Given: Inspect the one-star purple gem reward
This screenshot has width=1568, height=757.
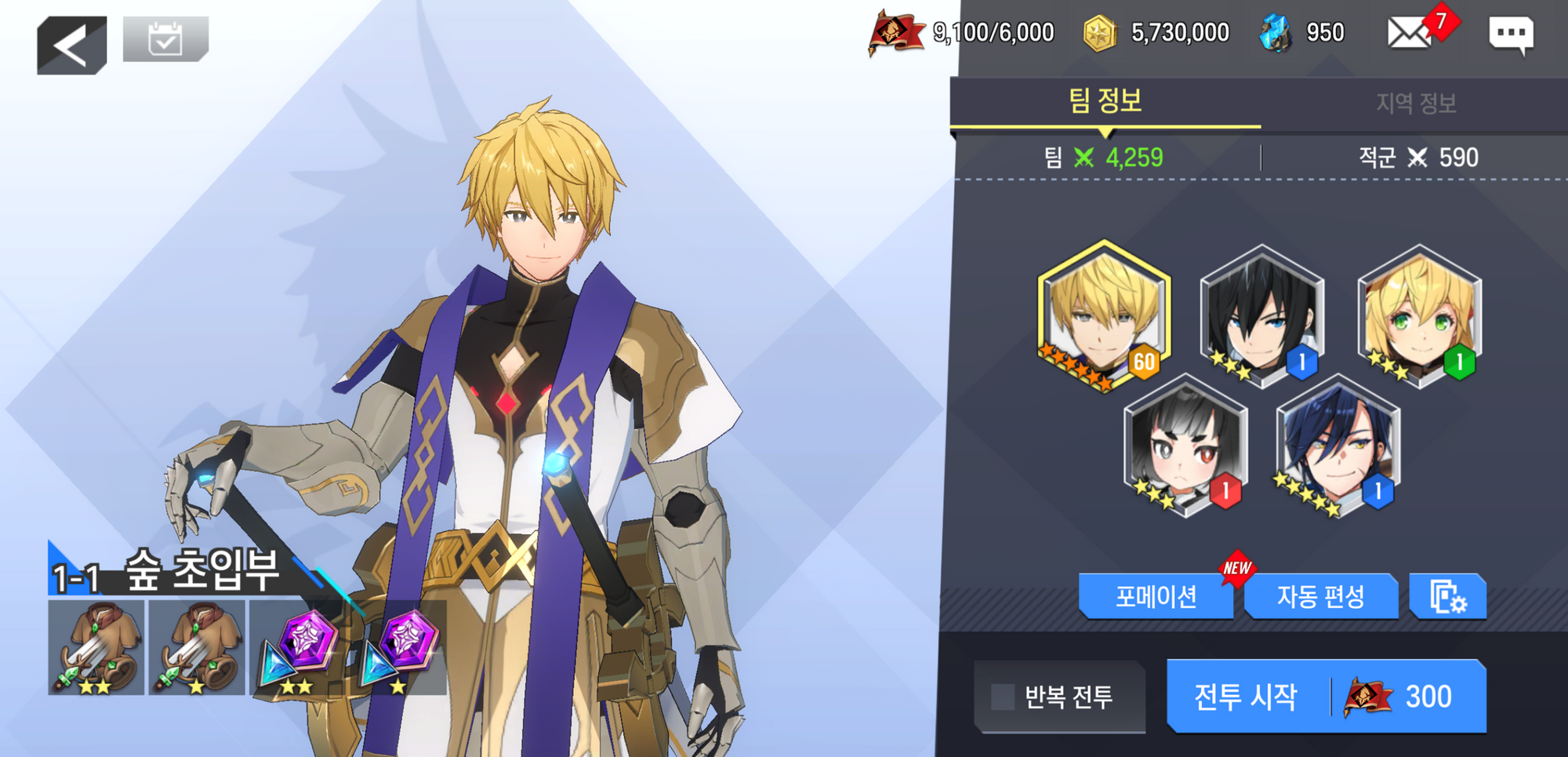Looking at the screenshot, I should click(398, 648).
